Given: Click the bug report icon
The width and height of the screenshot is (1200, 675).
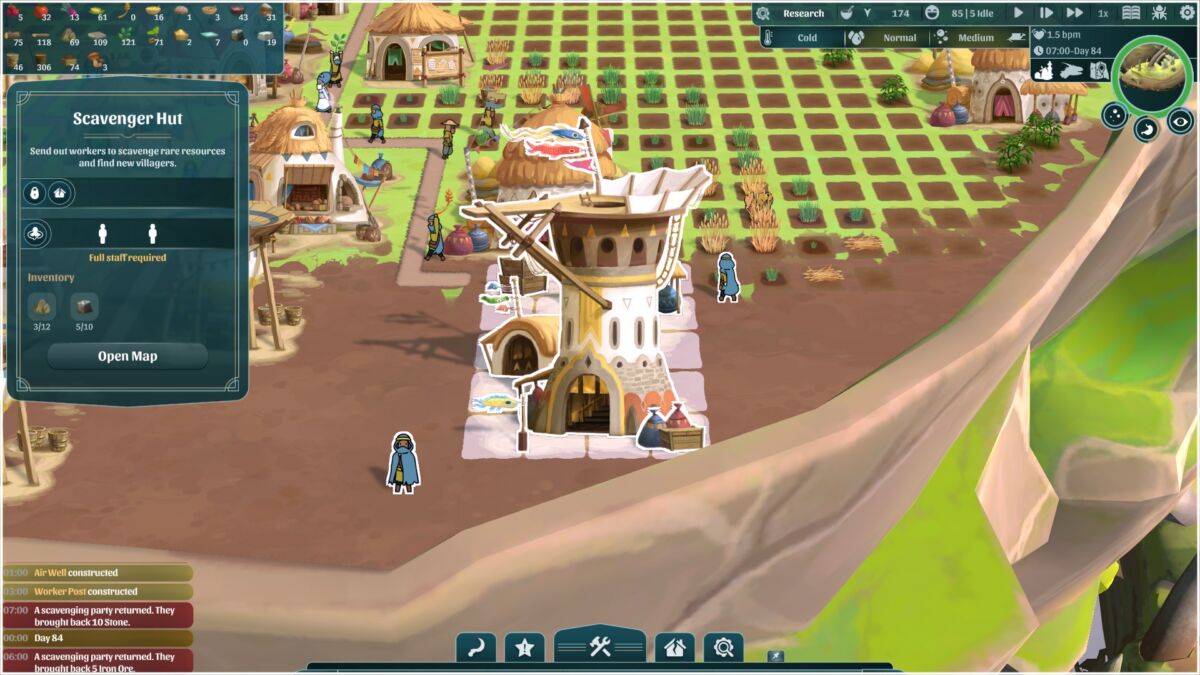Looking at the screenshot, I should click(1159, 13).
